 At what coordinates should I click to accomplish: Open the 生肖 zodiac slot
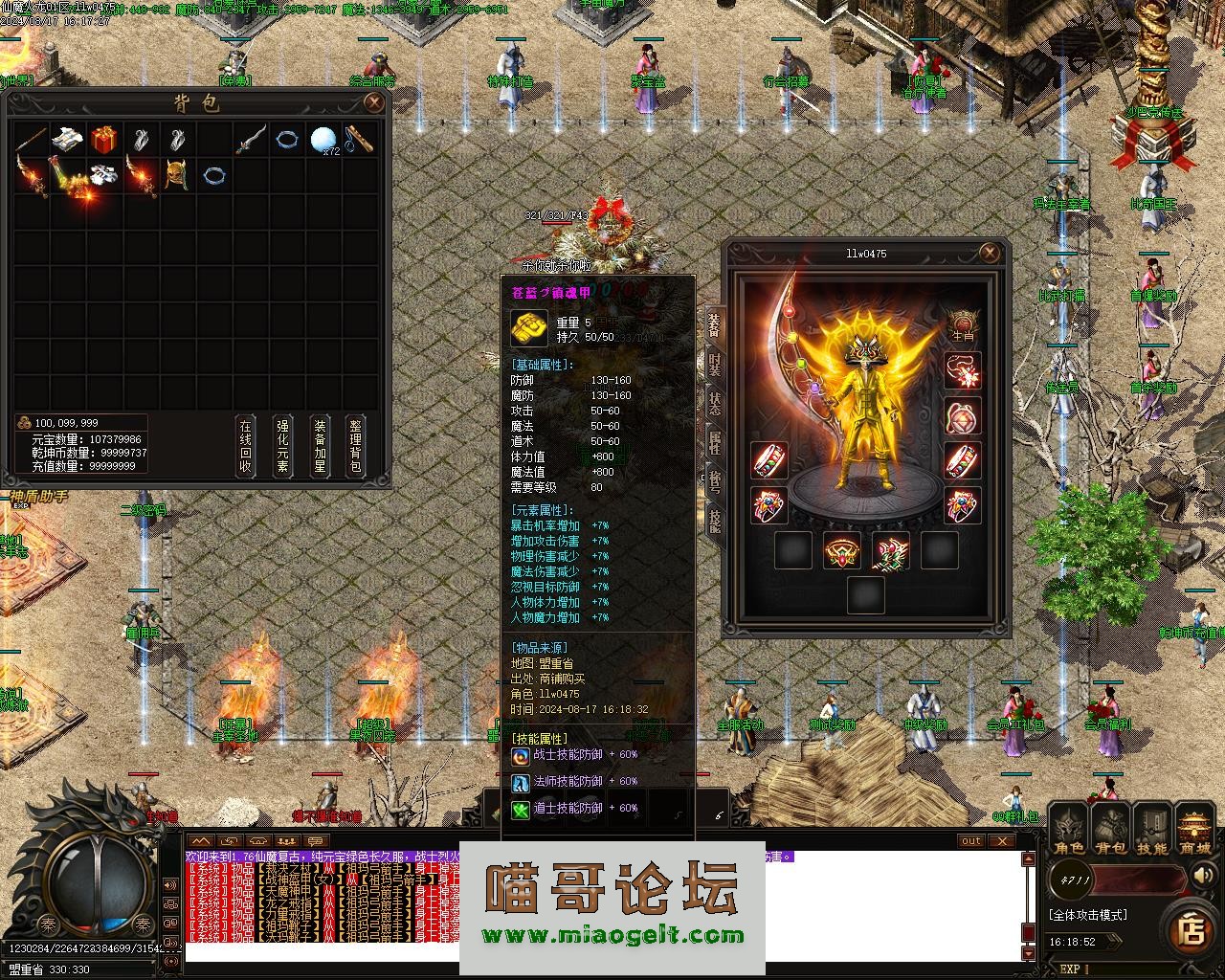pyautogui.click(x=963, y=325)
